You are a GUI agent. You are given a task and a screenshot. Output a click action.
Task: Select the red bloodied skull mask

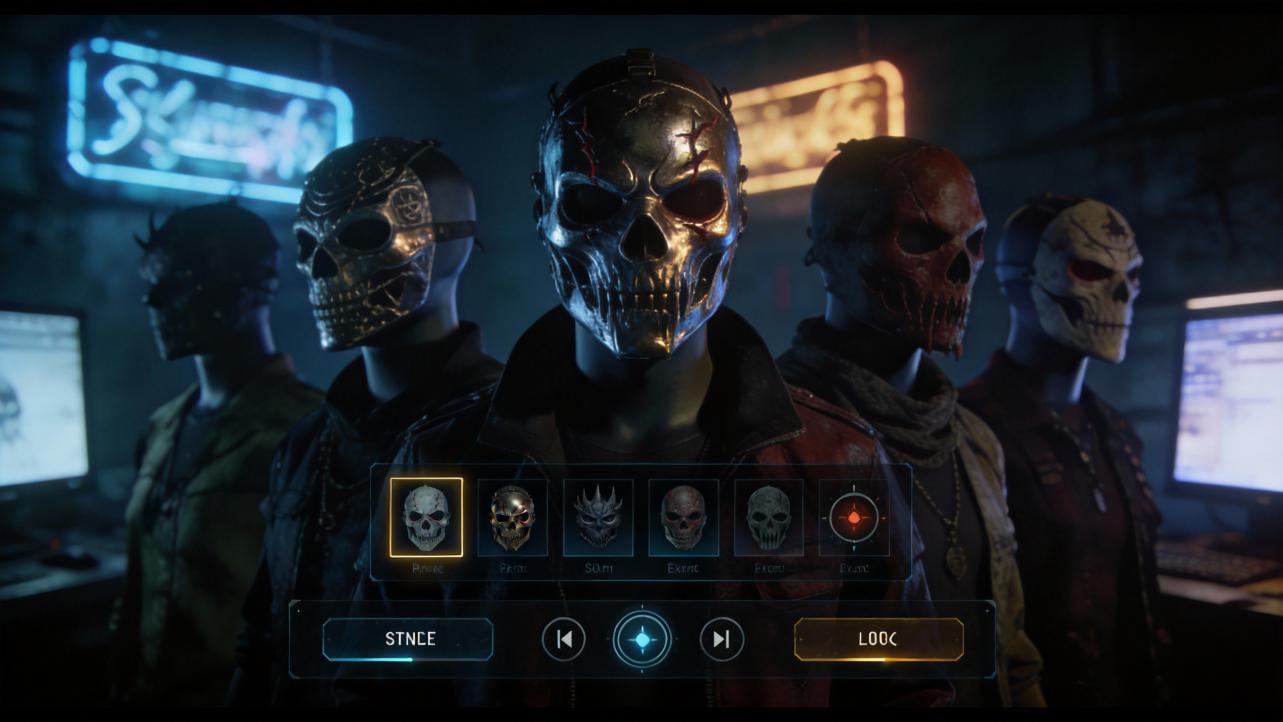tap(684, 517)
